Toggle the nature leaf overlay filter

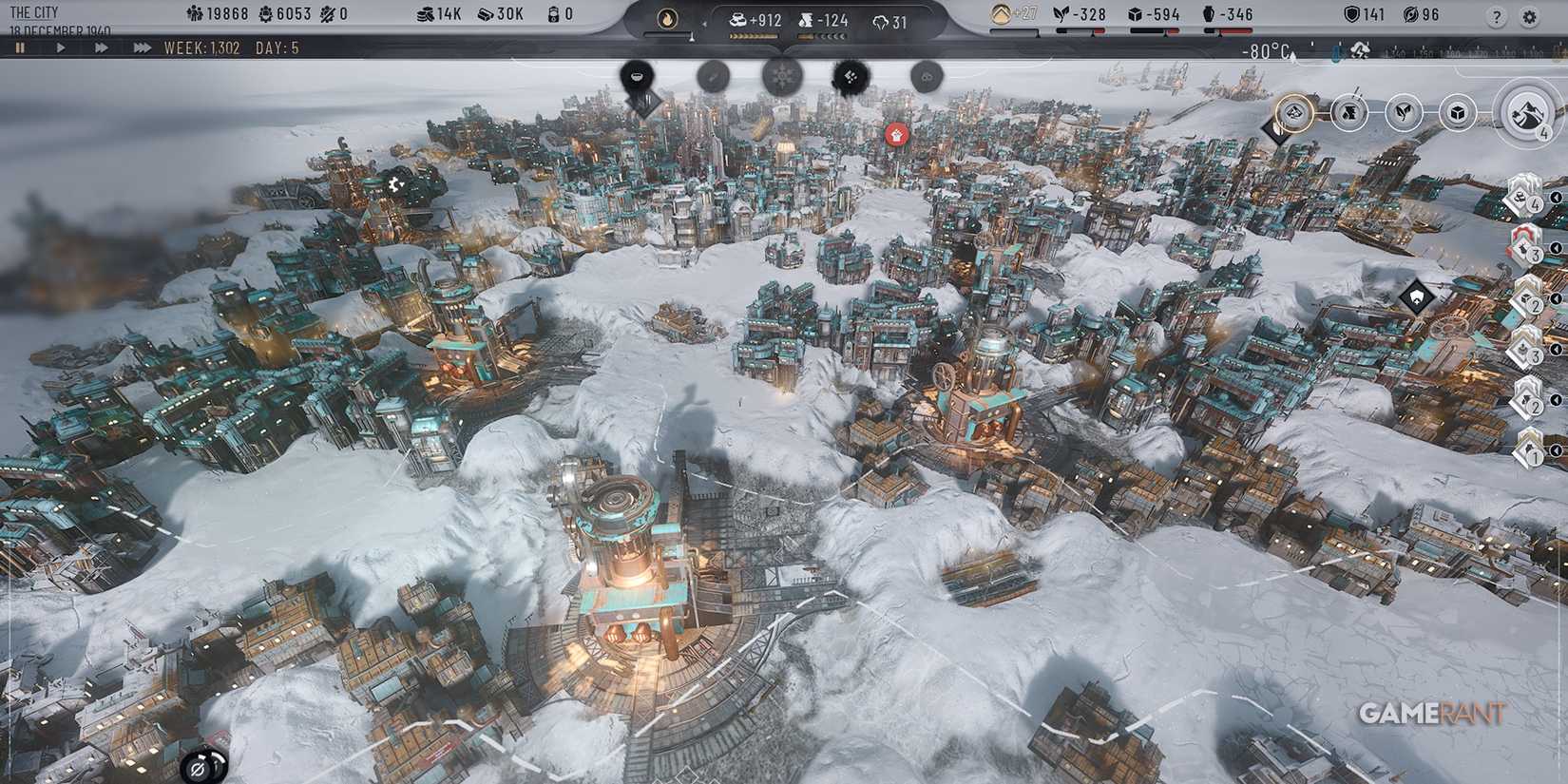[x=1404, y=111]
